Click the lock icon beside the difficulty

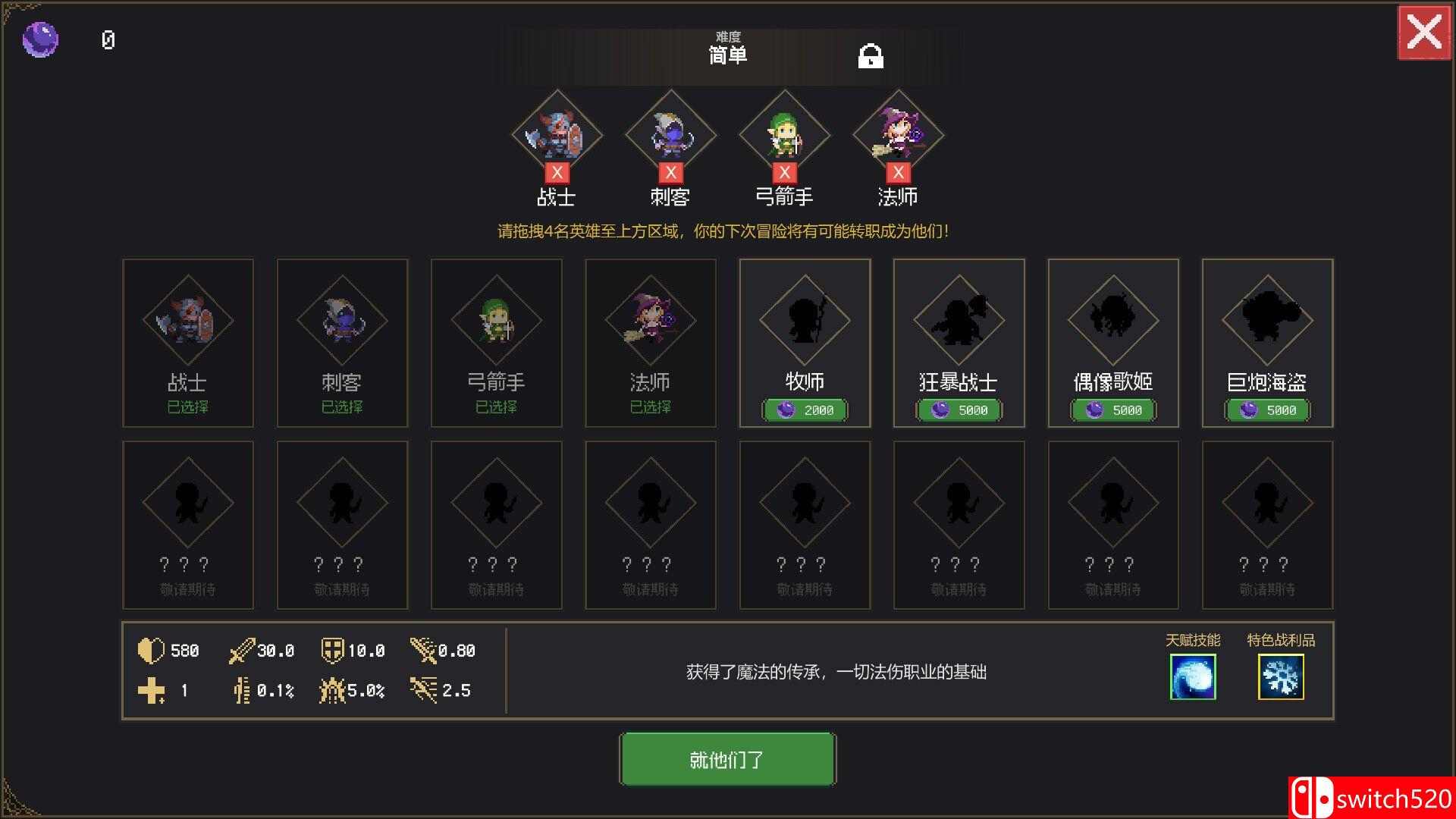872,57
